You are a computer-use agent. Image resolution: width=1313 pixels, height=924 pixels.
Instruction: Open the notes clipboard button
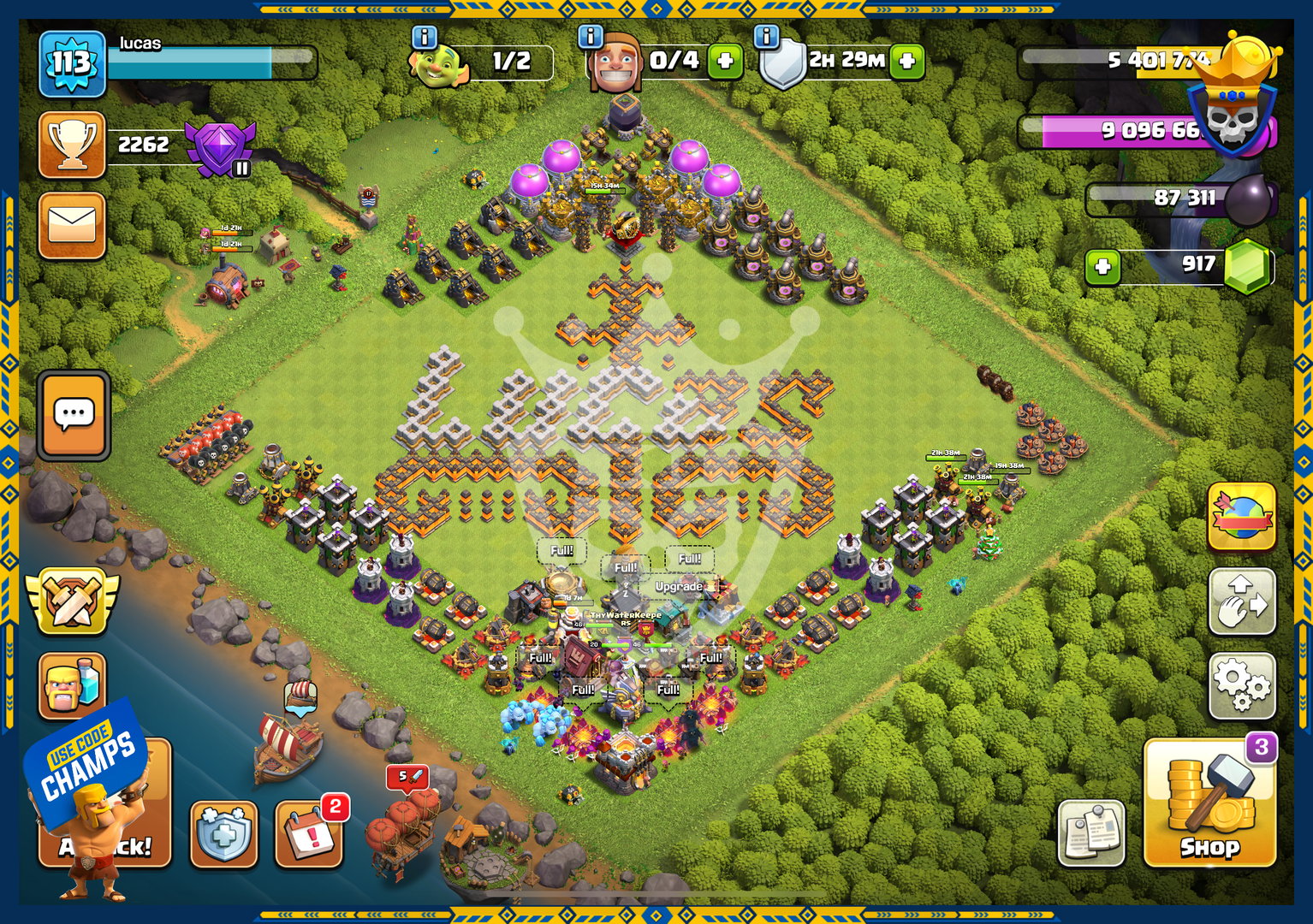pyautogui.click(x=1091, y=832)
